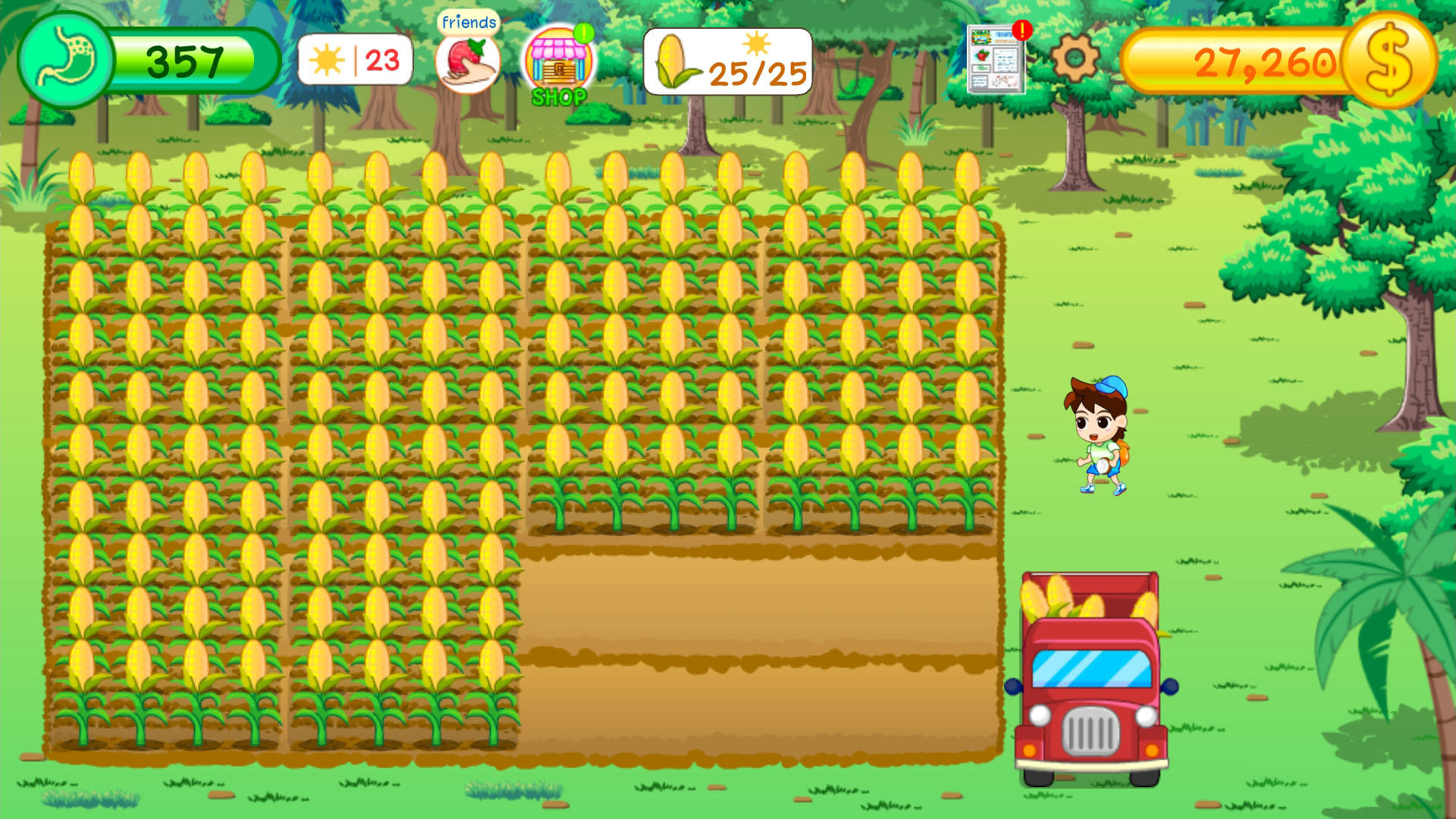This screenshot has height=819, width=1456.
Task: Click an empty brown plot to plant
Action: click(758, 660)
